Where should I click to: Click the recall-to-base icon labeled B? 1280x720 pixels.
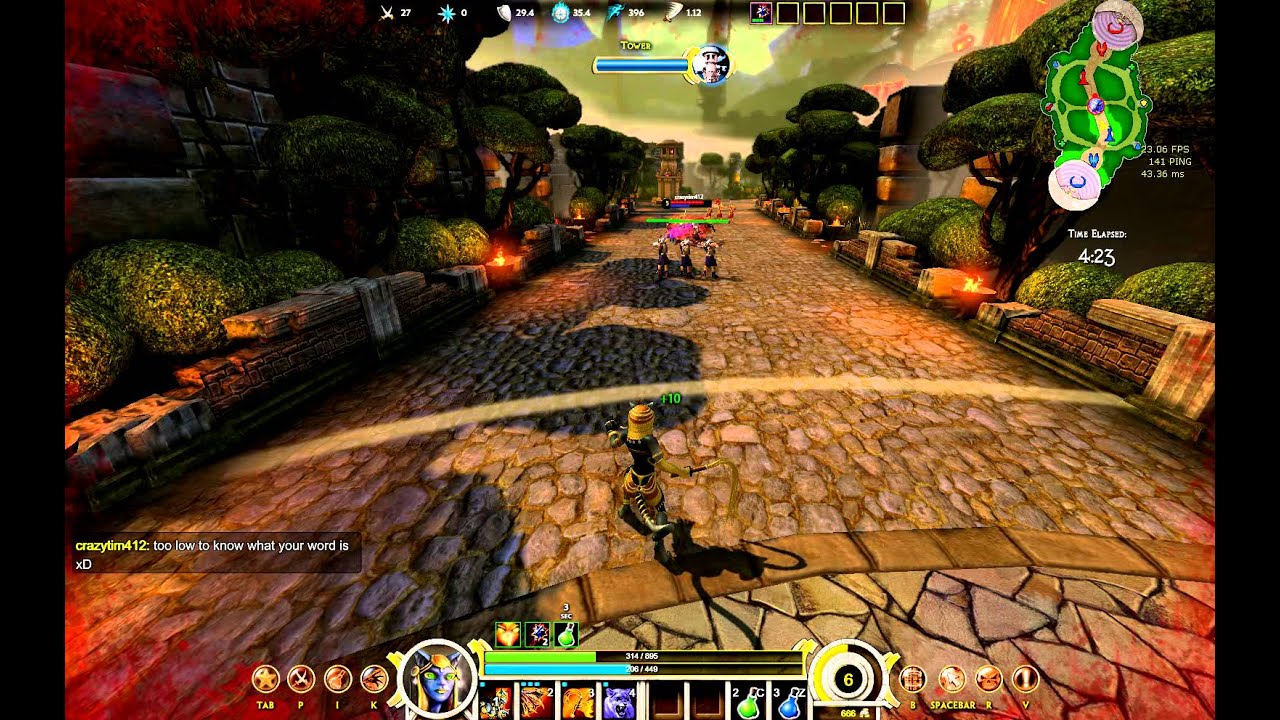[x=912, y=680]
